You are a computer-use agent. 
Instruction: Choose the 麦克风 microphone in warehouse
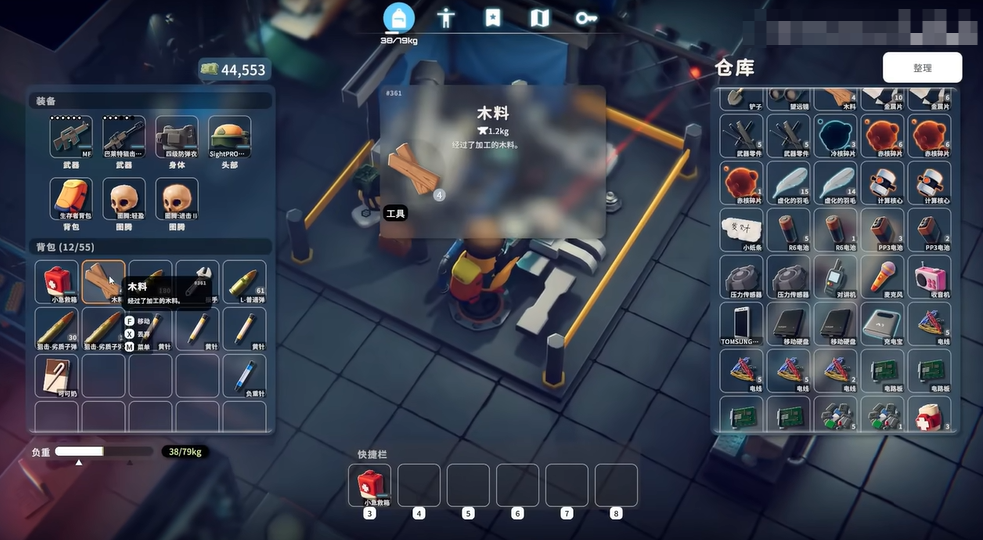(x=883, y=277)
